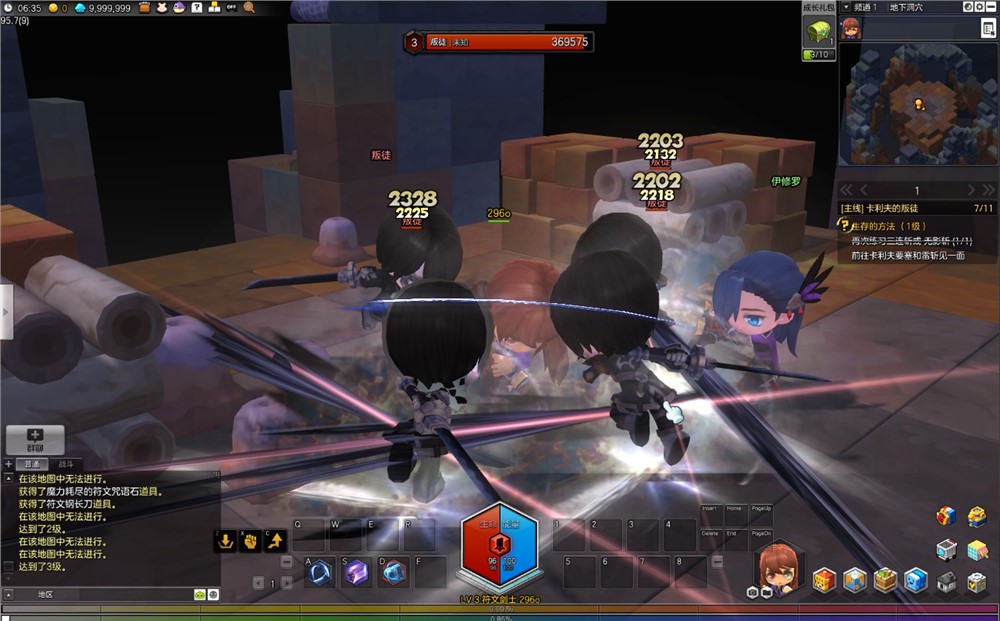Open the grey house cube icon
This screenshot has height=621, width=1000.
click(946, 581)
